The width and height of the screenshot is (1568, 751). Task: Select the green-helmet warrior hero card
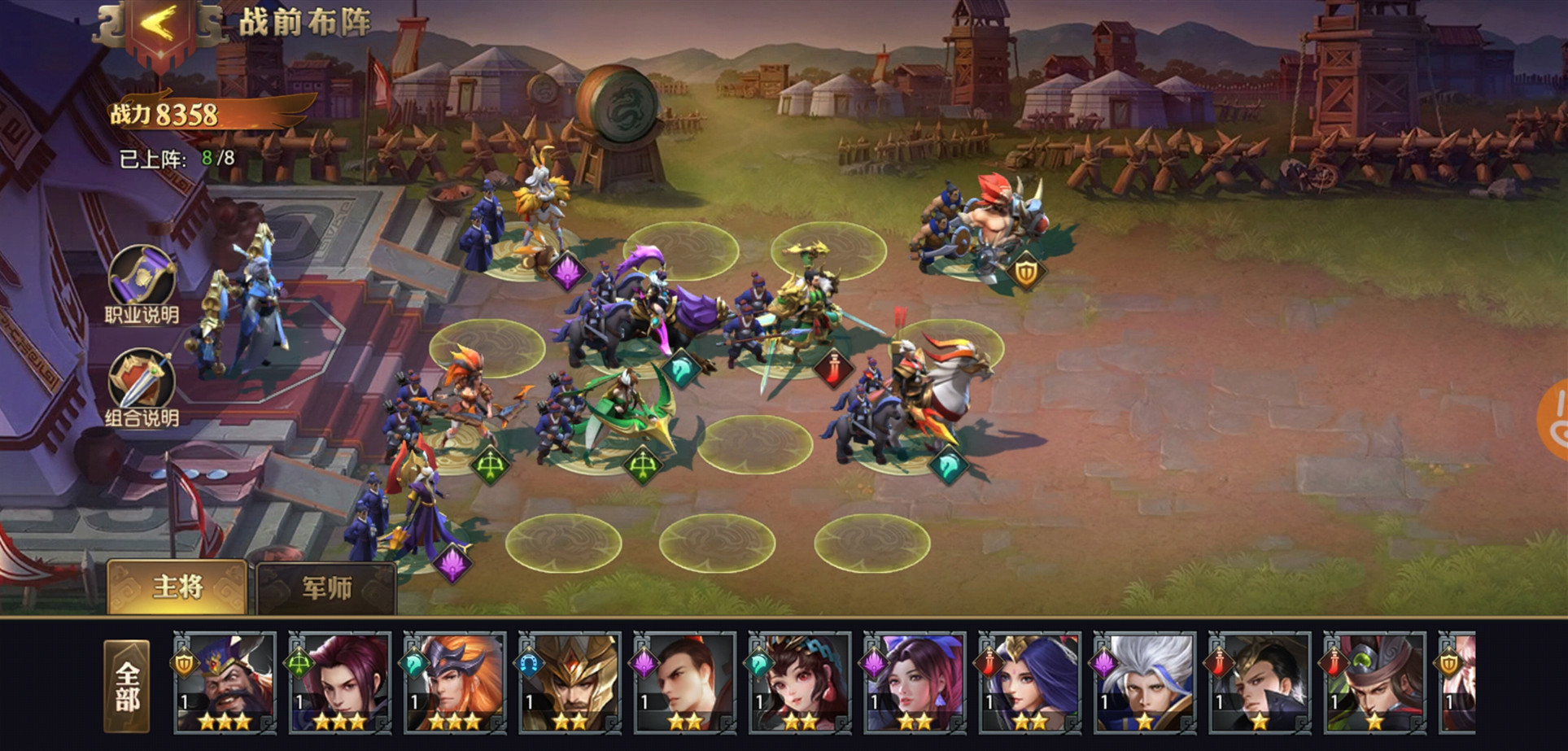click(x=1374, y=683)
